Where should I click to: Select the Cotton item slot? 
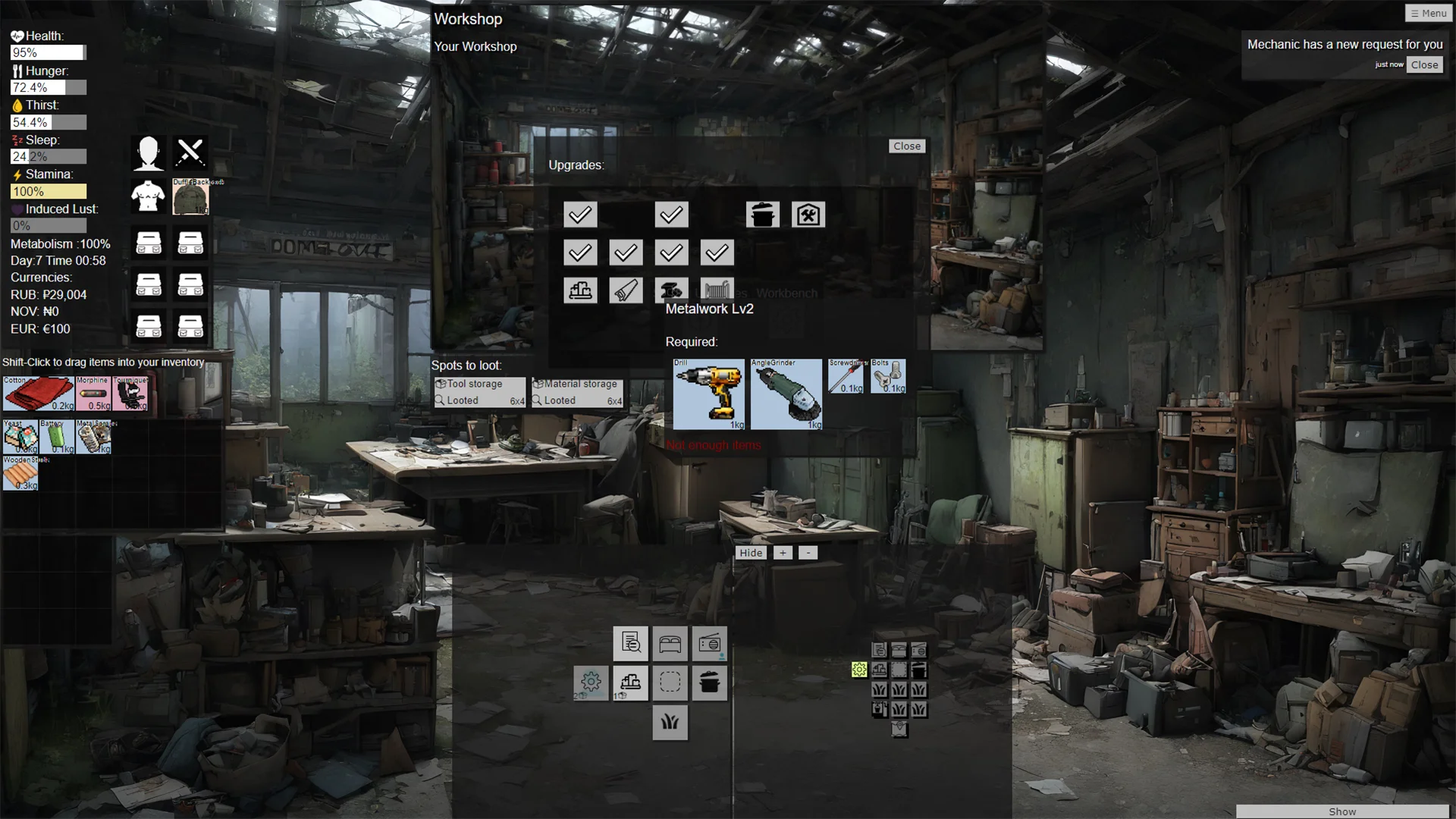click(39, 394)
